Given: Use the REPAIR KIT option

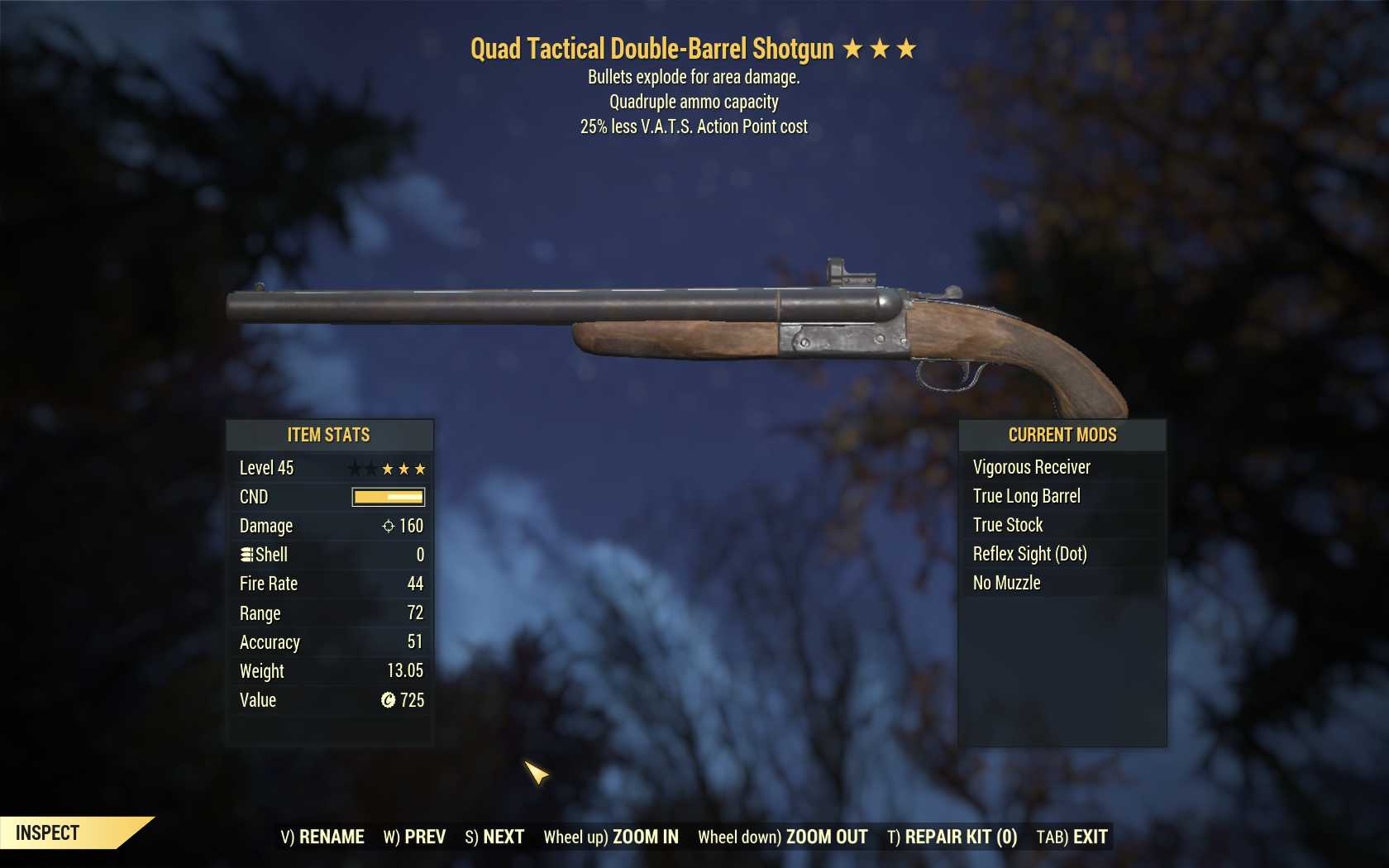Looking at the screenshot, I should (952, 837).
